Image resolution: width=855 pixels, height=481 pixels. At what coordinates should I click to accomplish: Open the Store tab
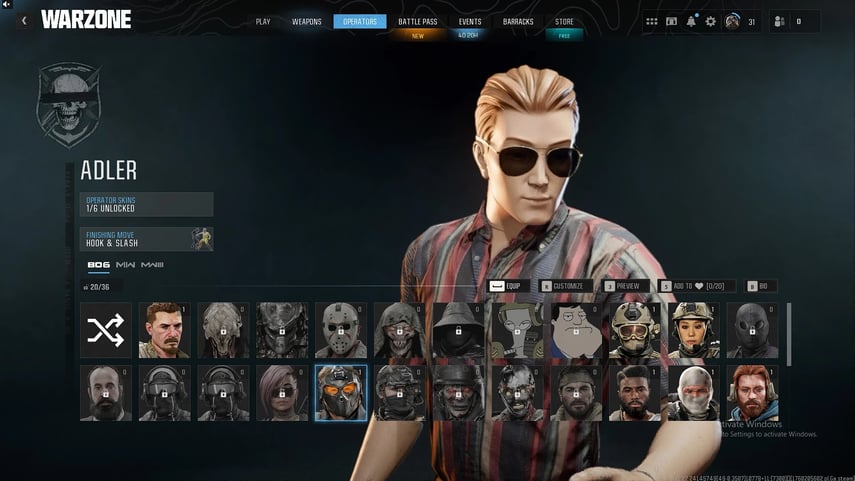pyautogui.click(x=564, y=21)
